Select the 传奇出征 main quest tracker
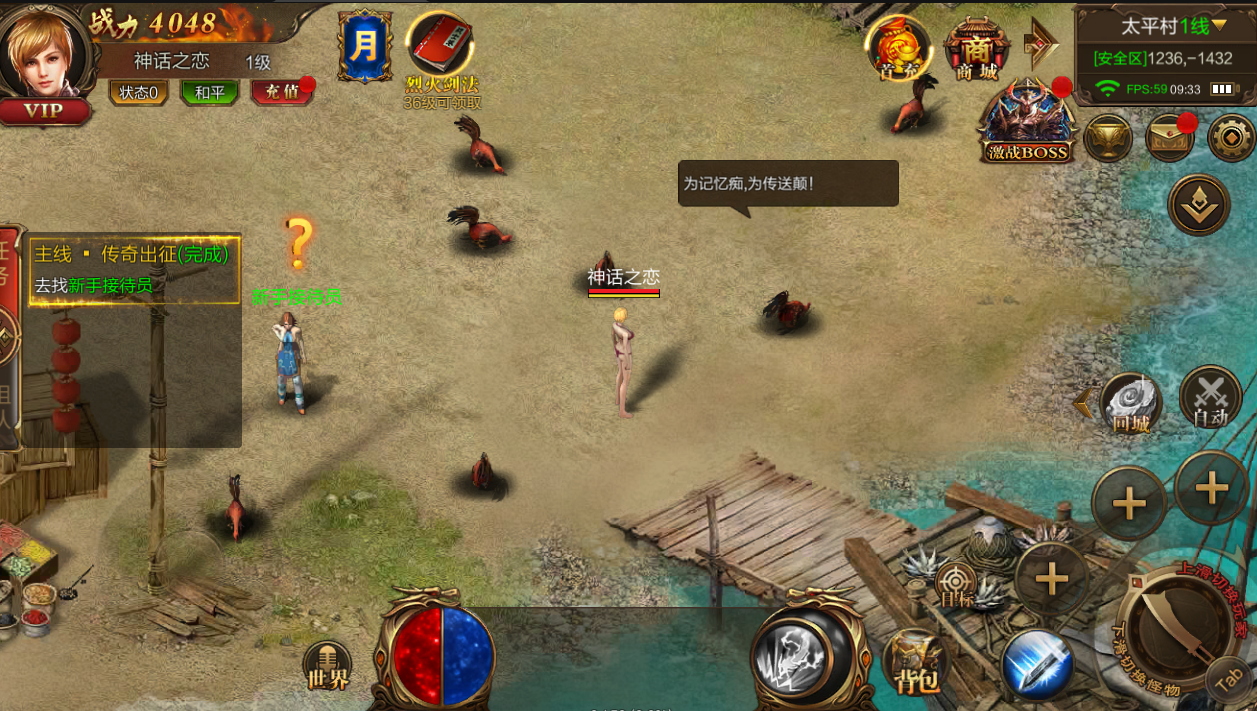1257x711 pixels. click(134, 270)
